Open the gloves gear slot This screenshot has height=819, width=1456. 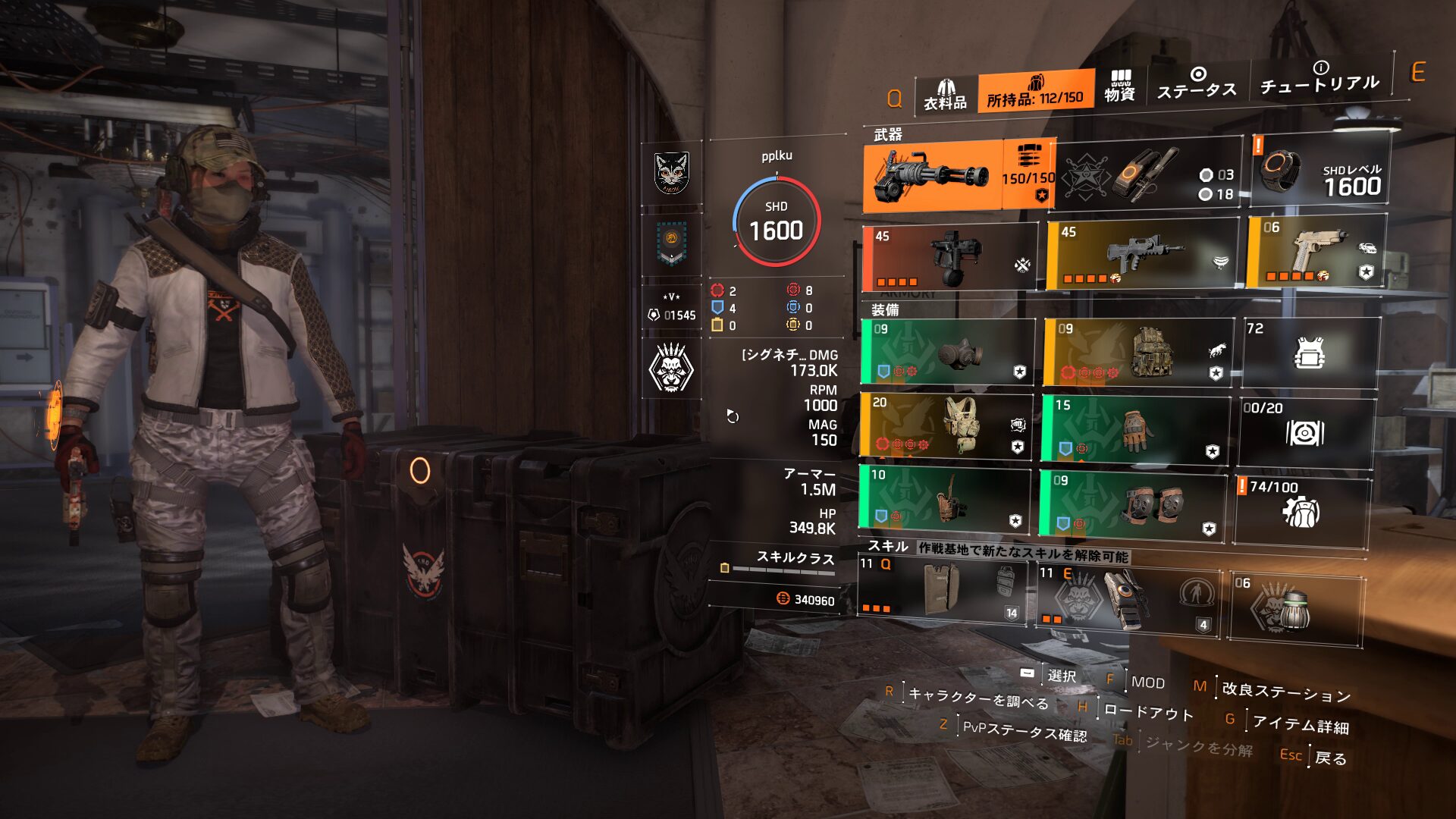point(1134,428)
